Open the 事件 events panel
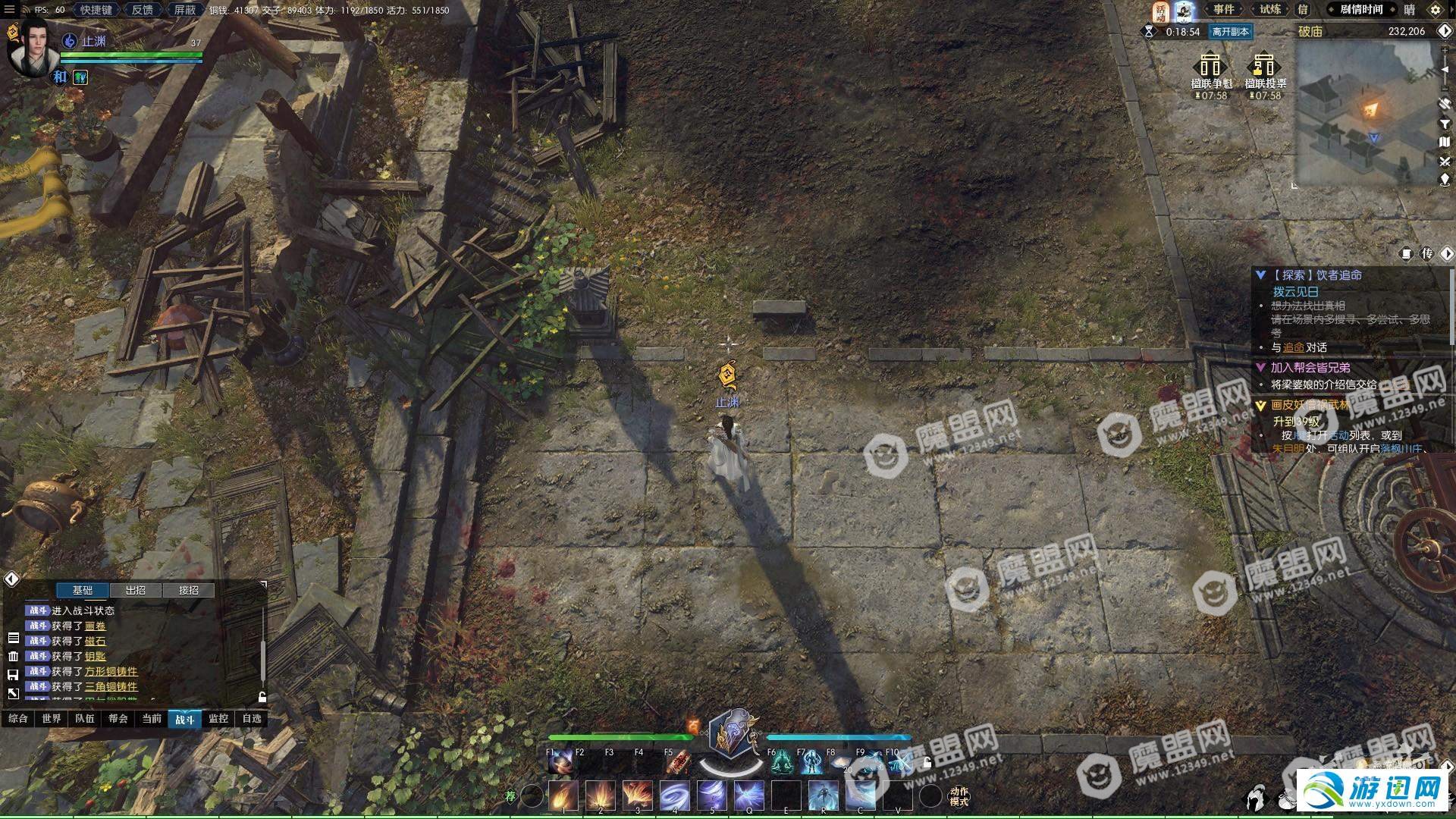The width and height of the screenshot is (1456, 819). [1223, 9]
